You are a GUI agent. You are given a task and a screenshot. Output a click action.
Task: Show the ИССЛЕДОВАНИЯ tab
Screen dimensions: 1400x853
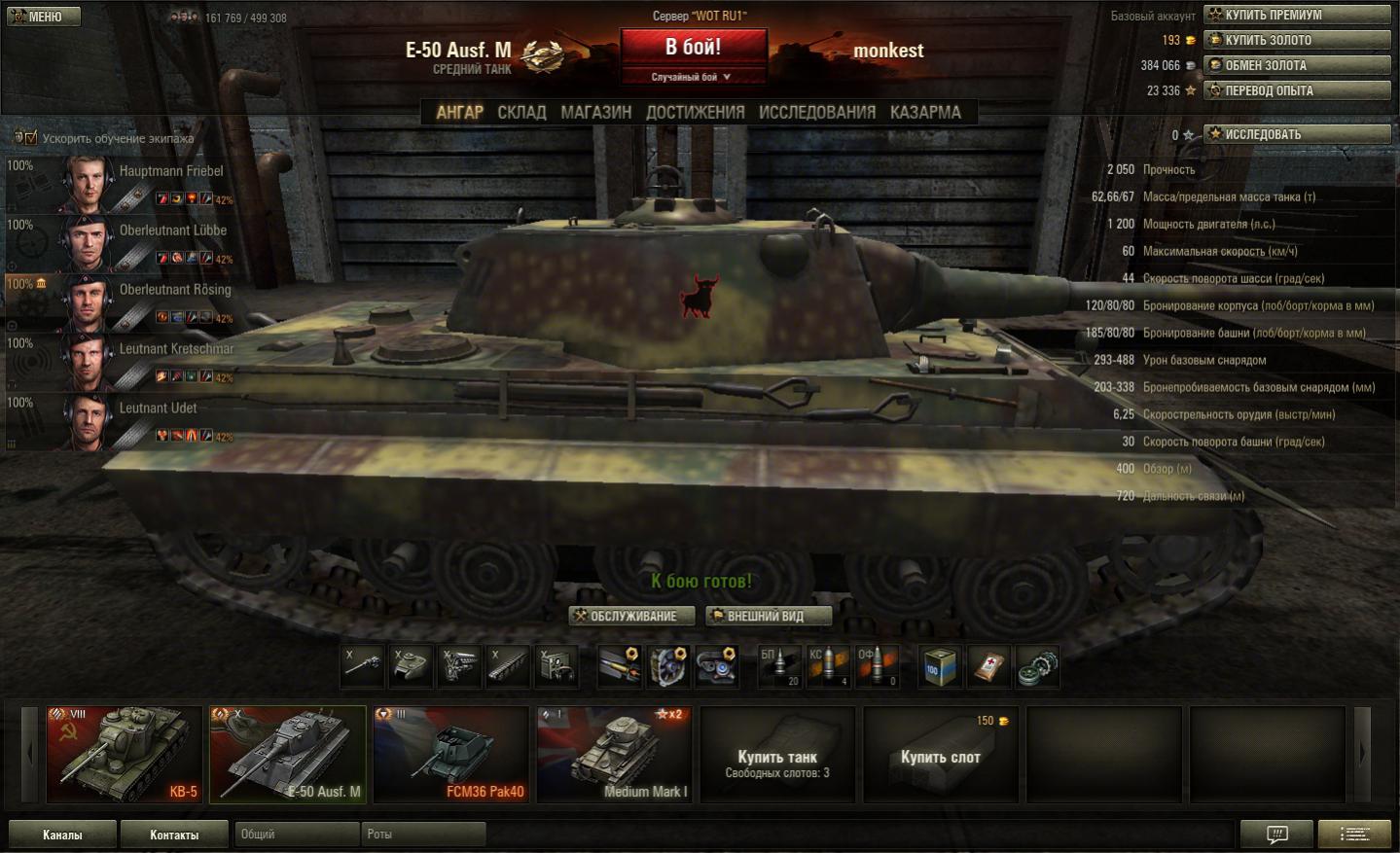[816, 113]
